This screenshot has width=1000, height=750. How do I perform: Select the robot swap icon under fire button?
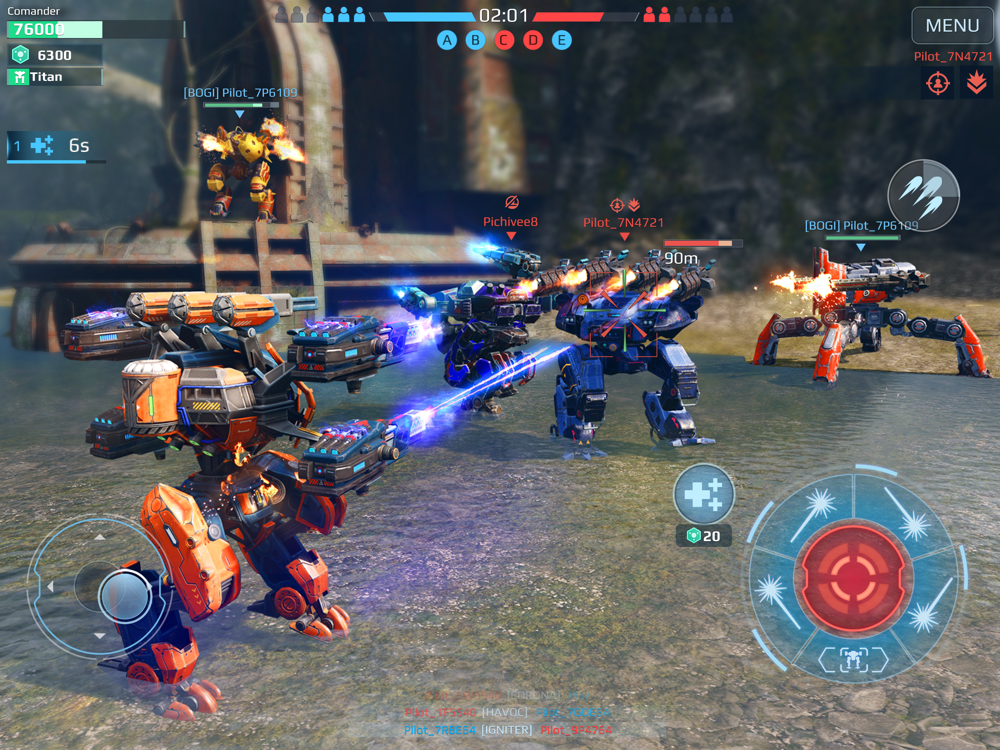pyautogui.click(x=853, y=658)
